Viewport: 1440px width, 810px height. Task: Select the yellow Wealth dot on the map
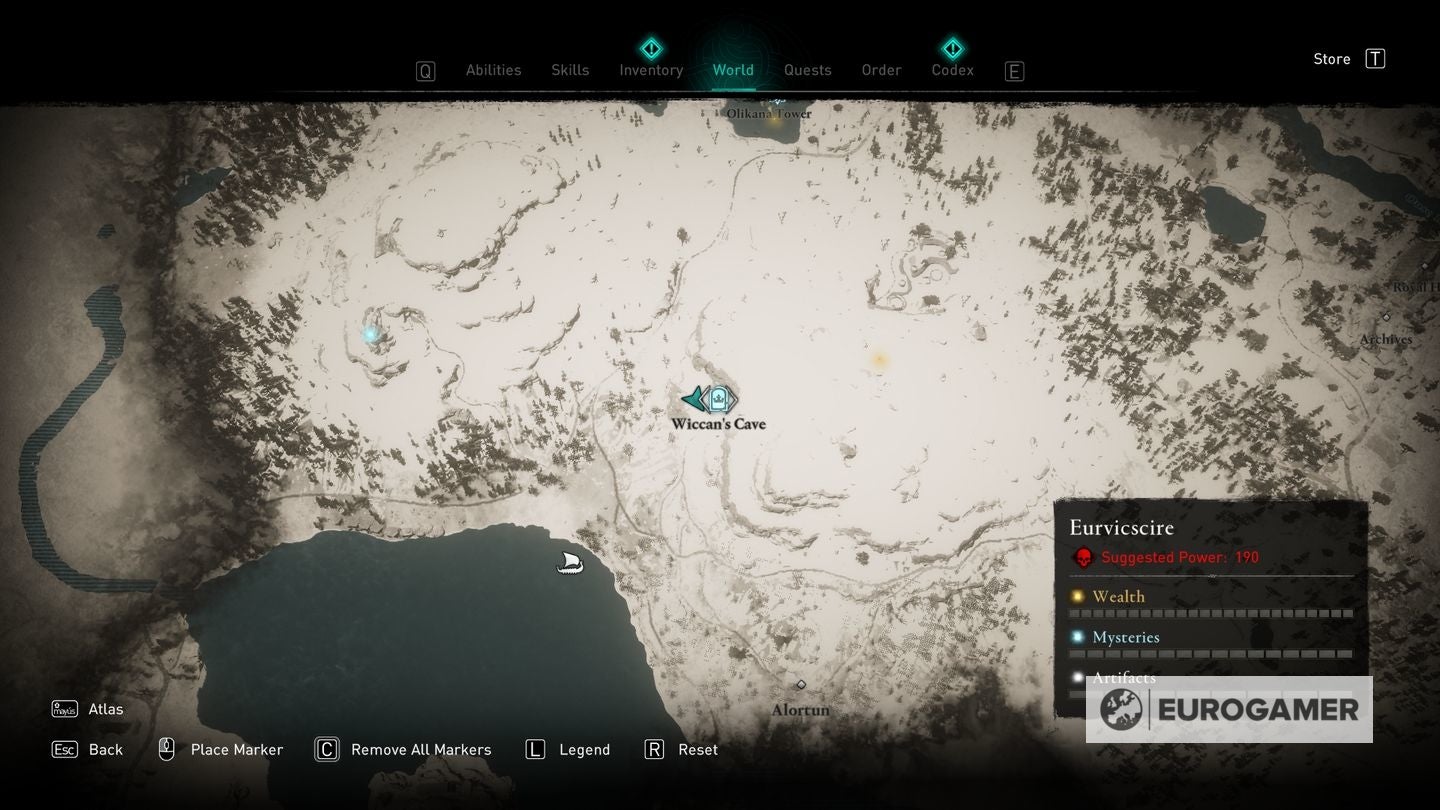click(877, 360)
